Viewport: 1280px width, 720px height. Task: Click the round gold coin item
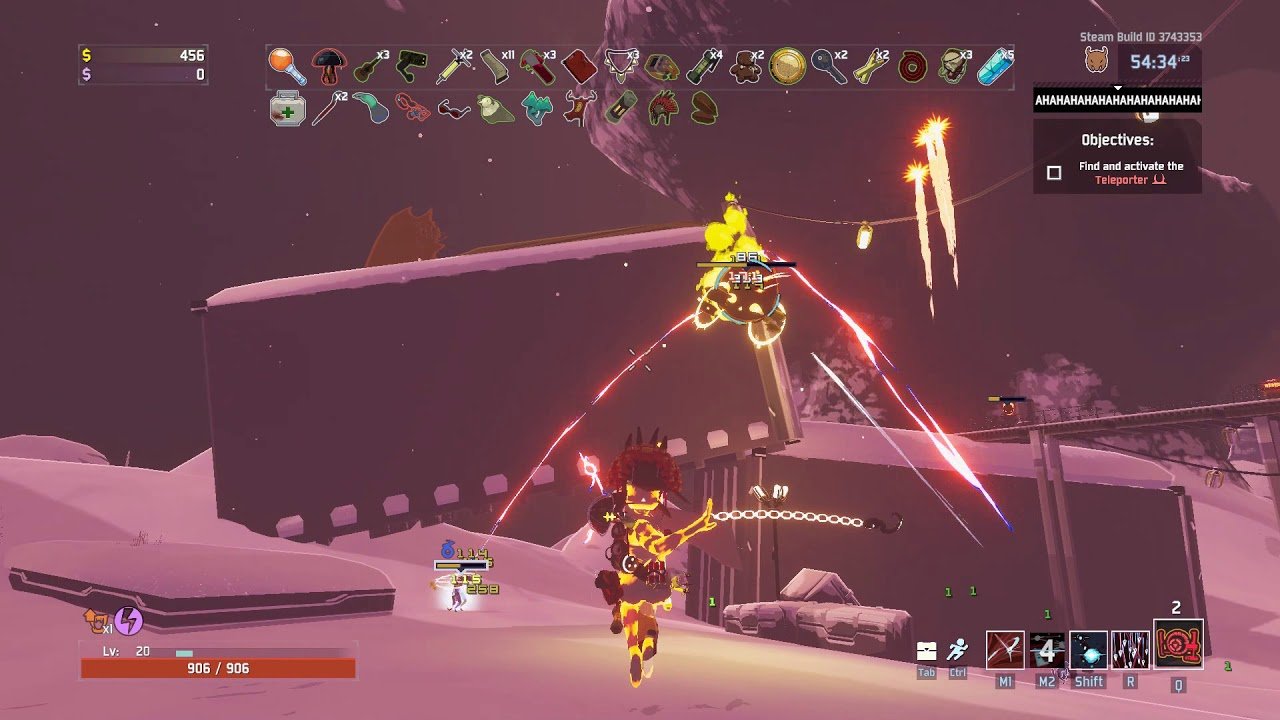(786, 66)
